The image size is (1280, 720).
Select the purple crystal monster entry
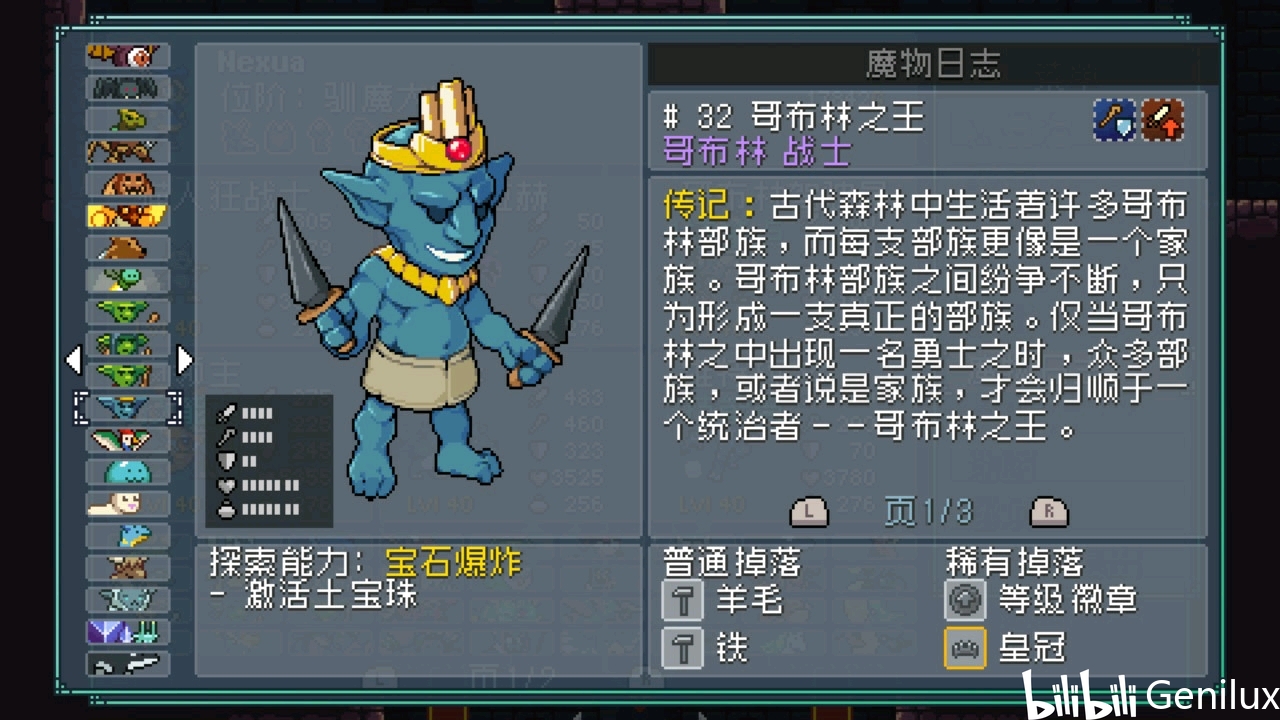[128, 632]
